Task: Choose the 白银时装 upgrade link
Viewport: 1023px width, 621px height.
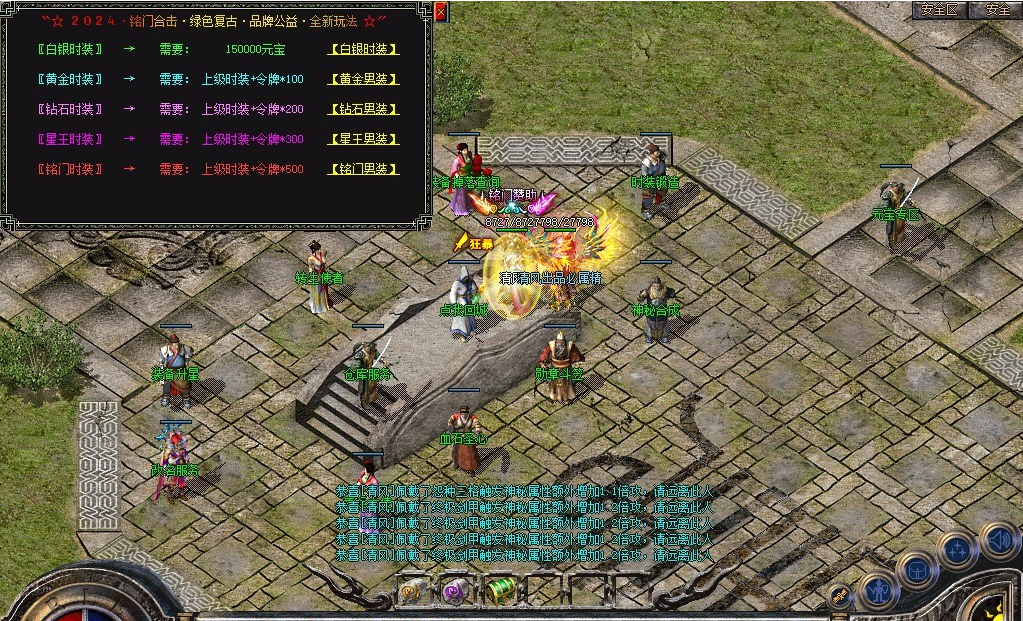Action: click(x=364, y=49)
